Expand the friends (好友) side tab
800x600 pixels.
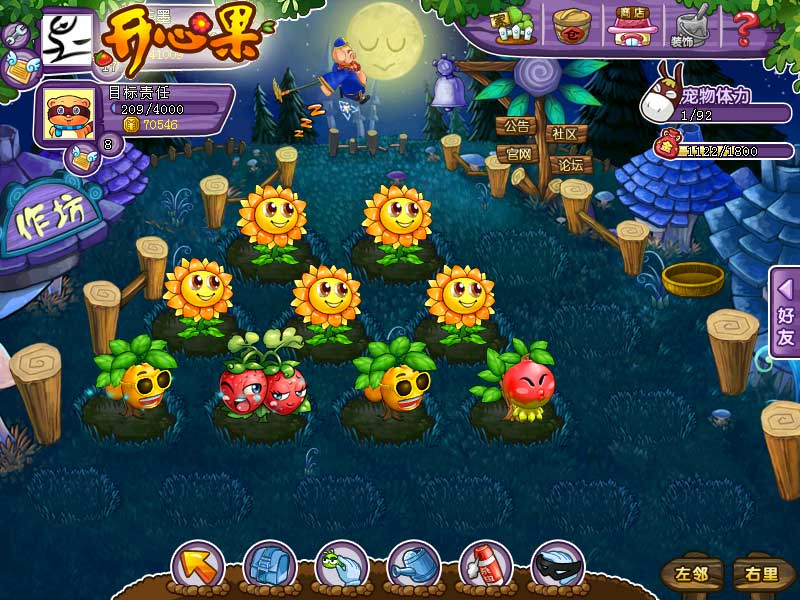(x=785, y=312)
